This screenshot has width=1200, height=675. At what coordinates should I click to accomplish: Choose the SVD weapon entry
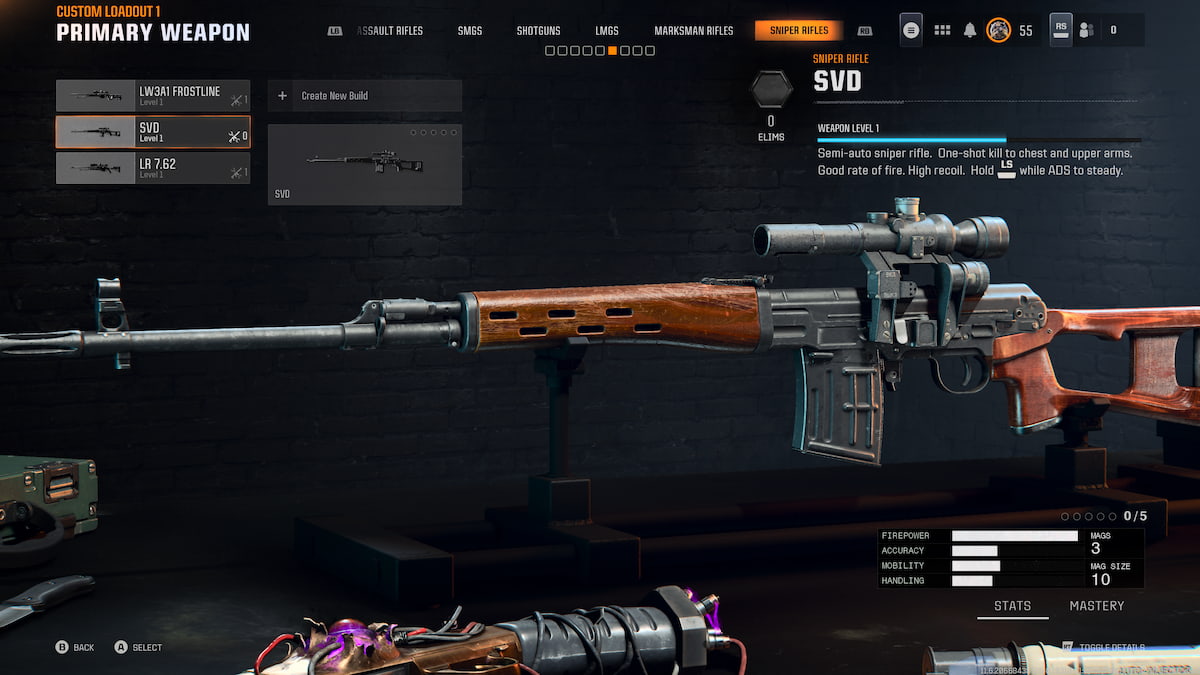pos(153,132)
